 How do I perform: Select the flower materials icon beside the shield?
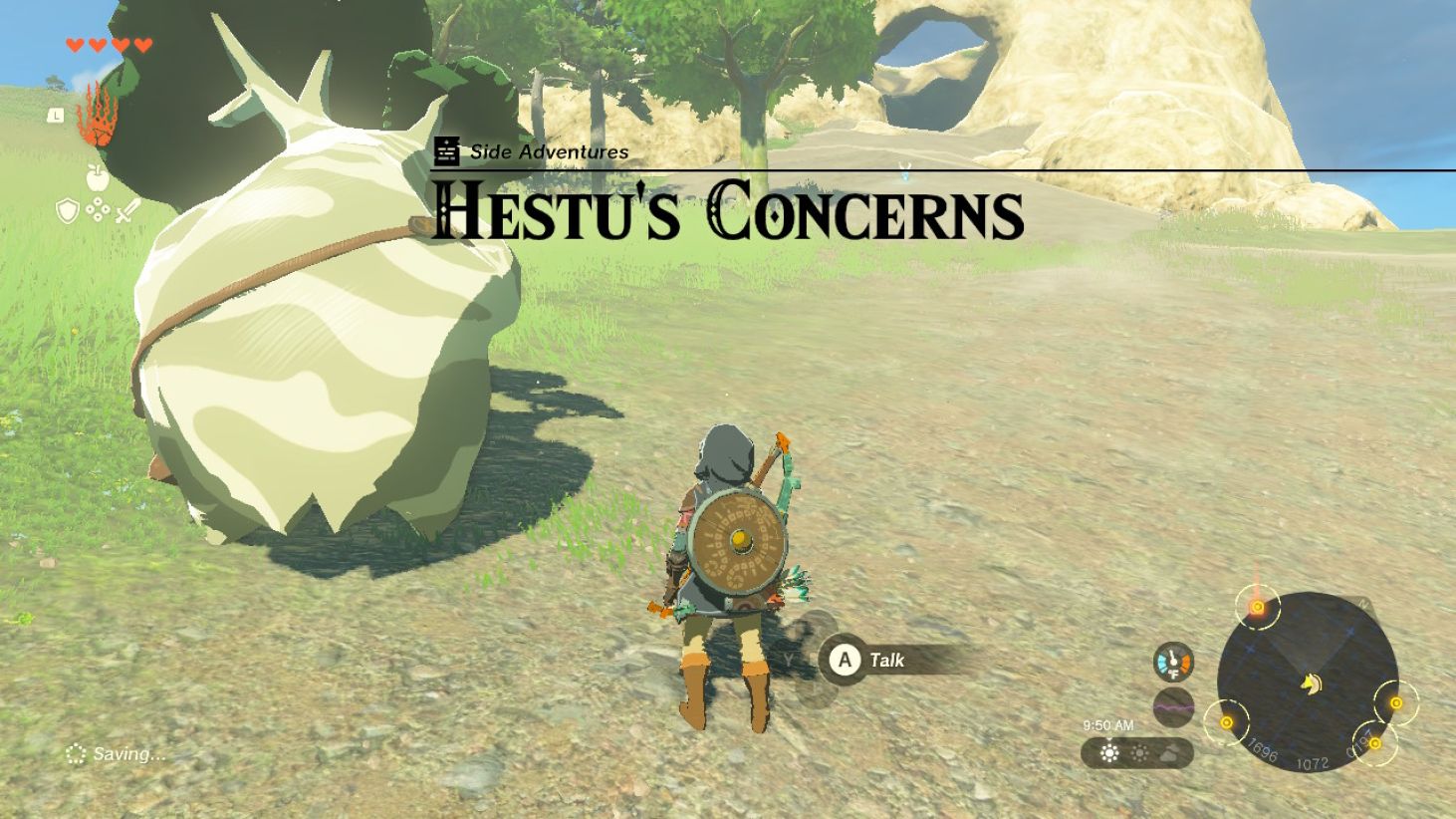pos(98,209)
